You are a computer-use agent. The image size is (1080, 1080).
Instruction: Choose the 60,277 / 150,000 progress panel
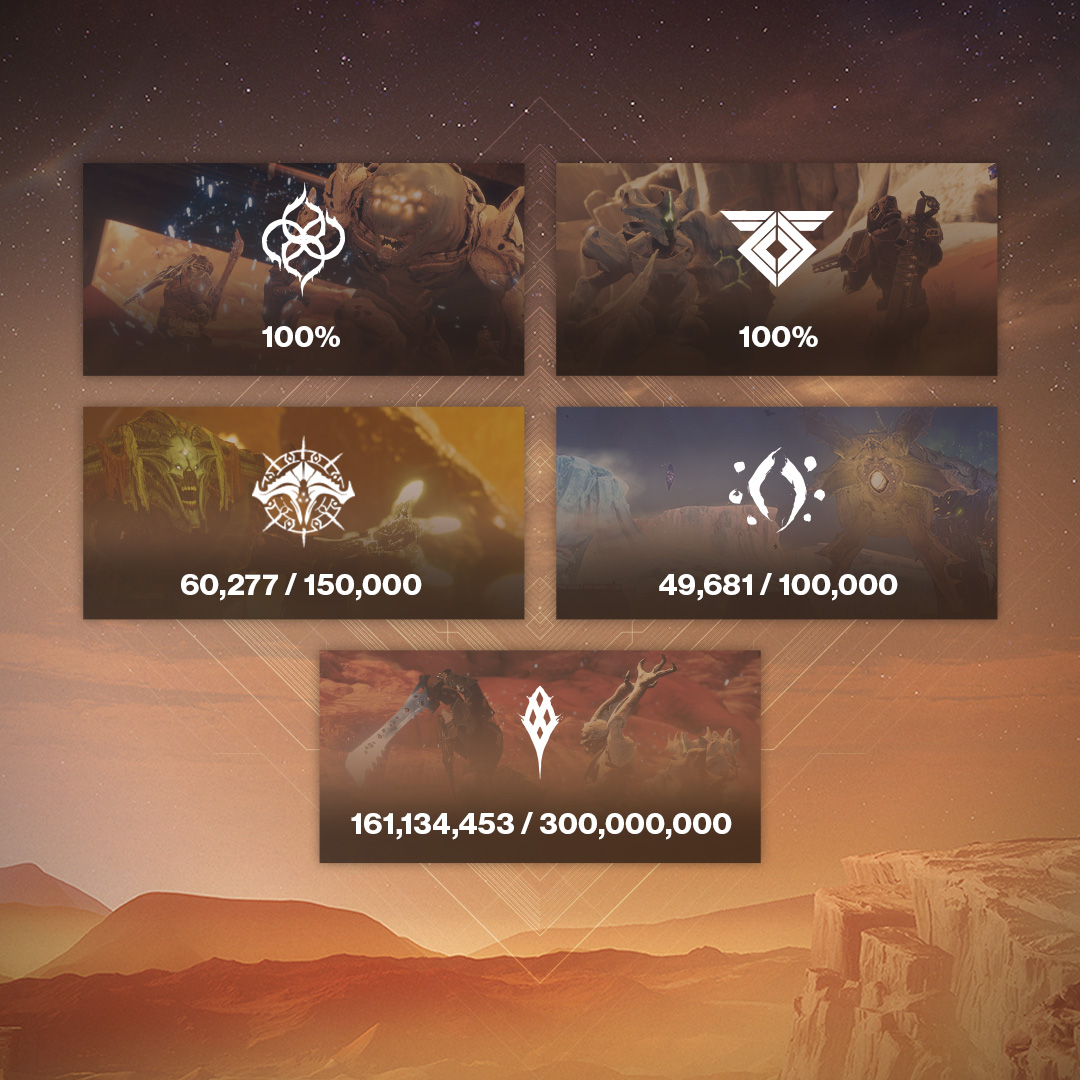(303, 513)
